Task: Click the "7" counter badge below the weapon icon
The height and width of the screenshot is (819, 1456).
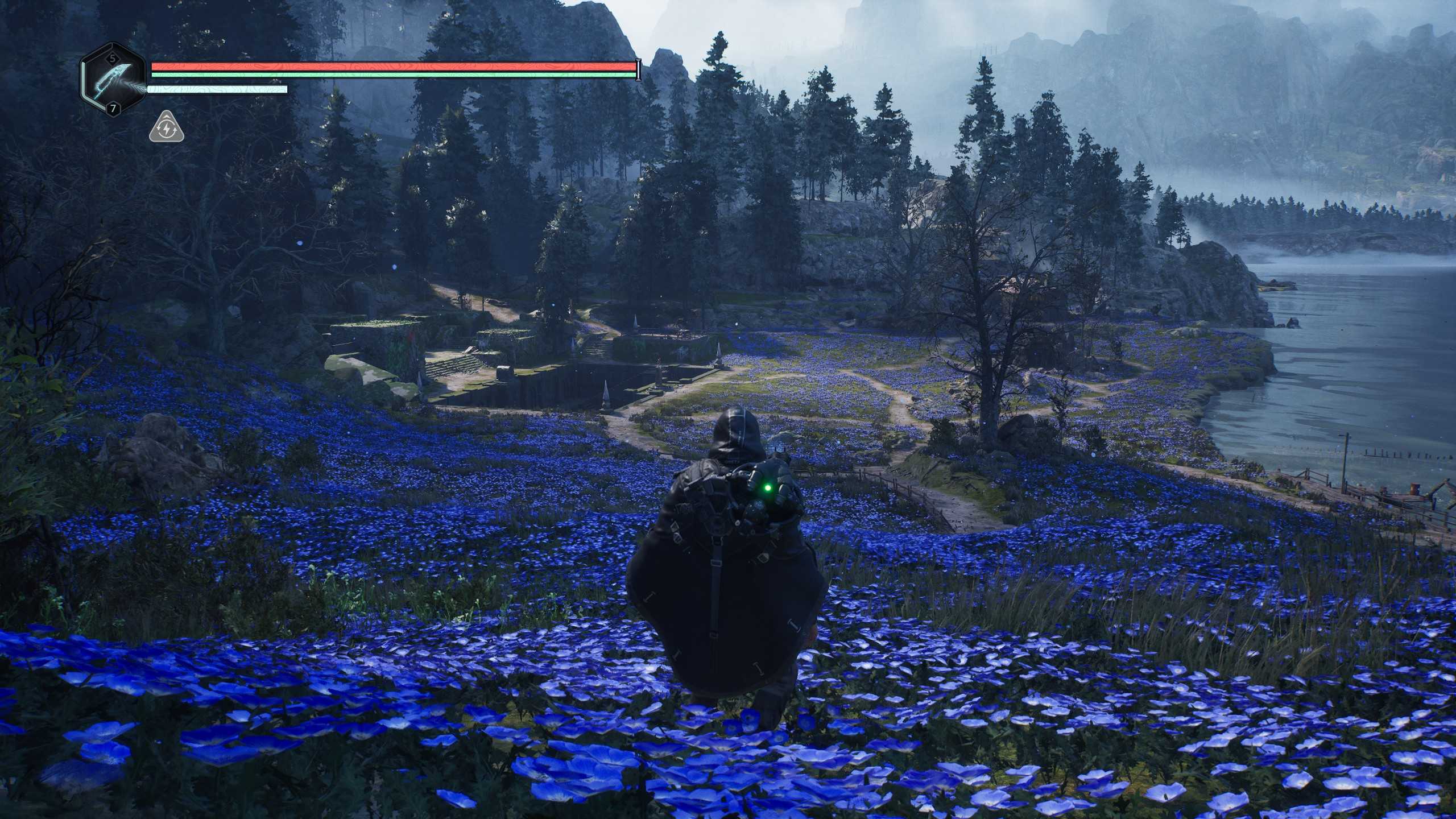Action: (114, 109)
